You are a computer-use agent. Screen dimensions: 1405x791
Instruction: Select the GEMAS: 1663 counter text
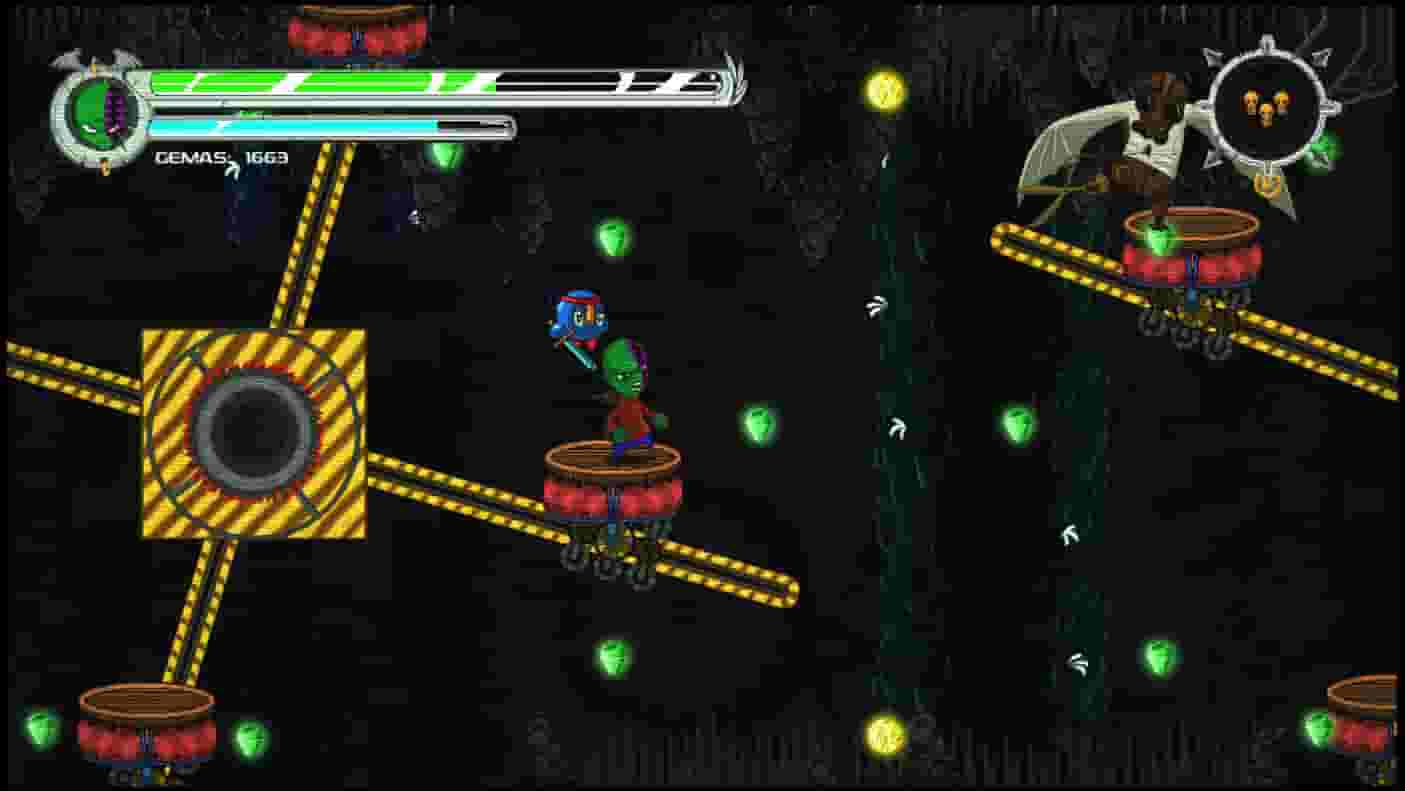(222, 157)
